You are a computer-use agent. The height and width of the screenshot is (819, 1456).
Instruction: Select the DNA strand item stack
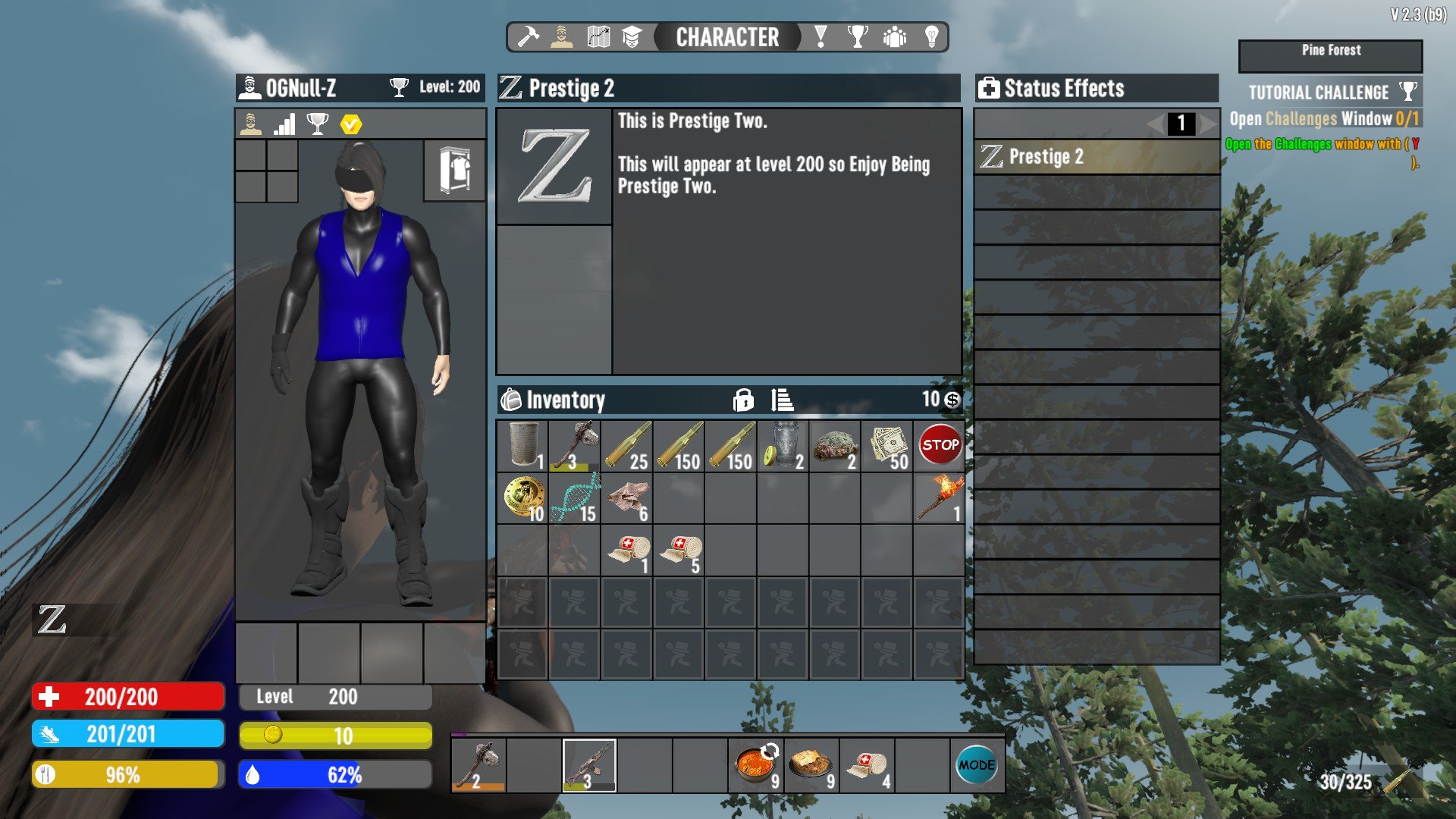pos(575,497)
